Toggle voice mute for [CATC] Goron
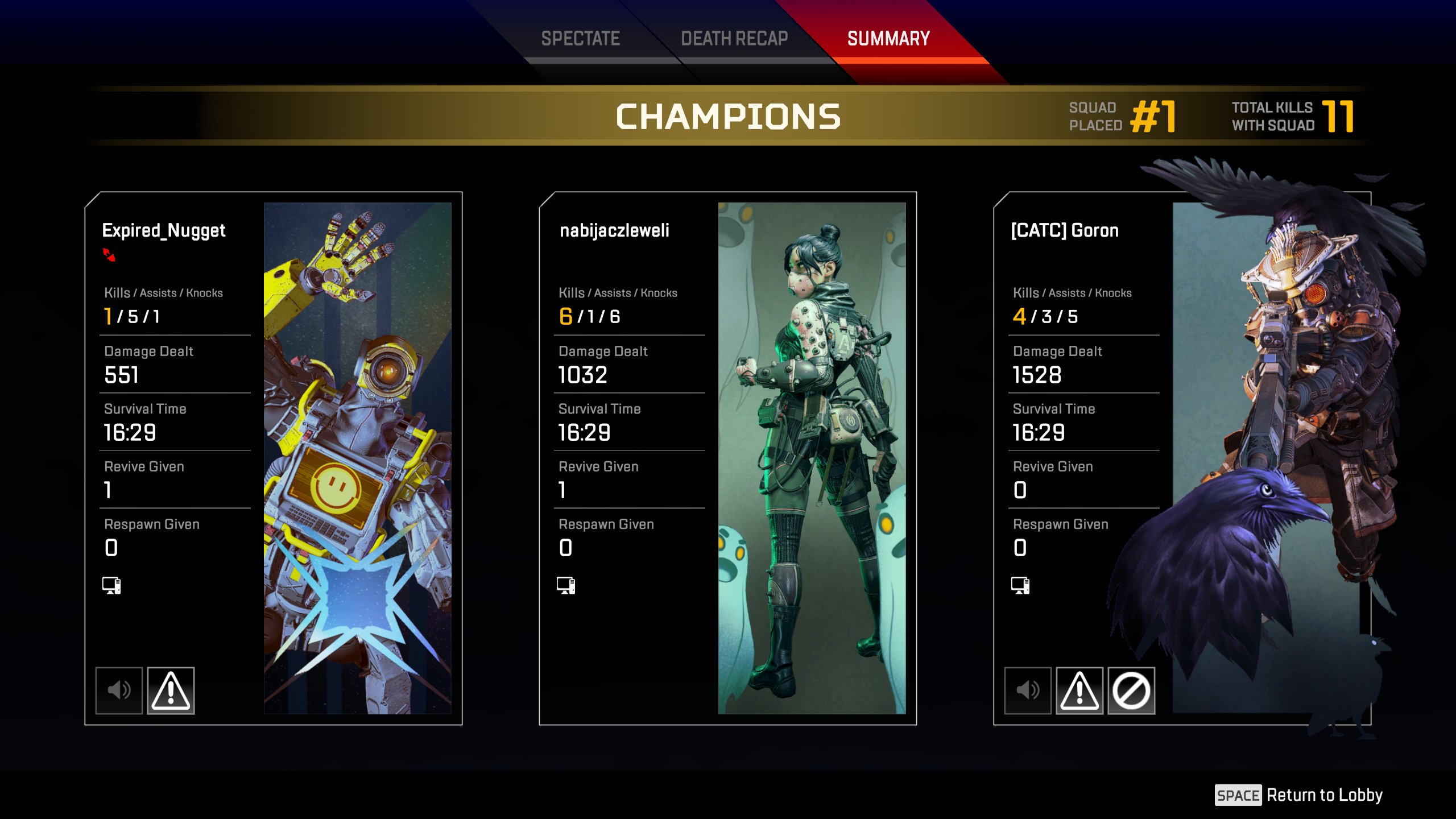 click(x=1028, y=690)
